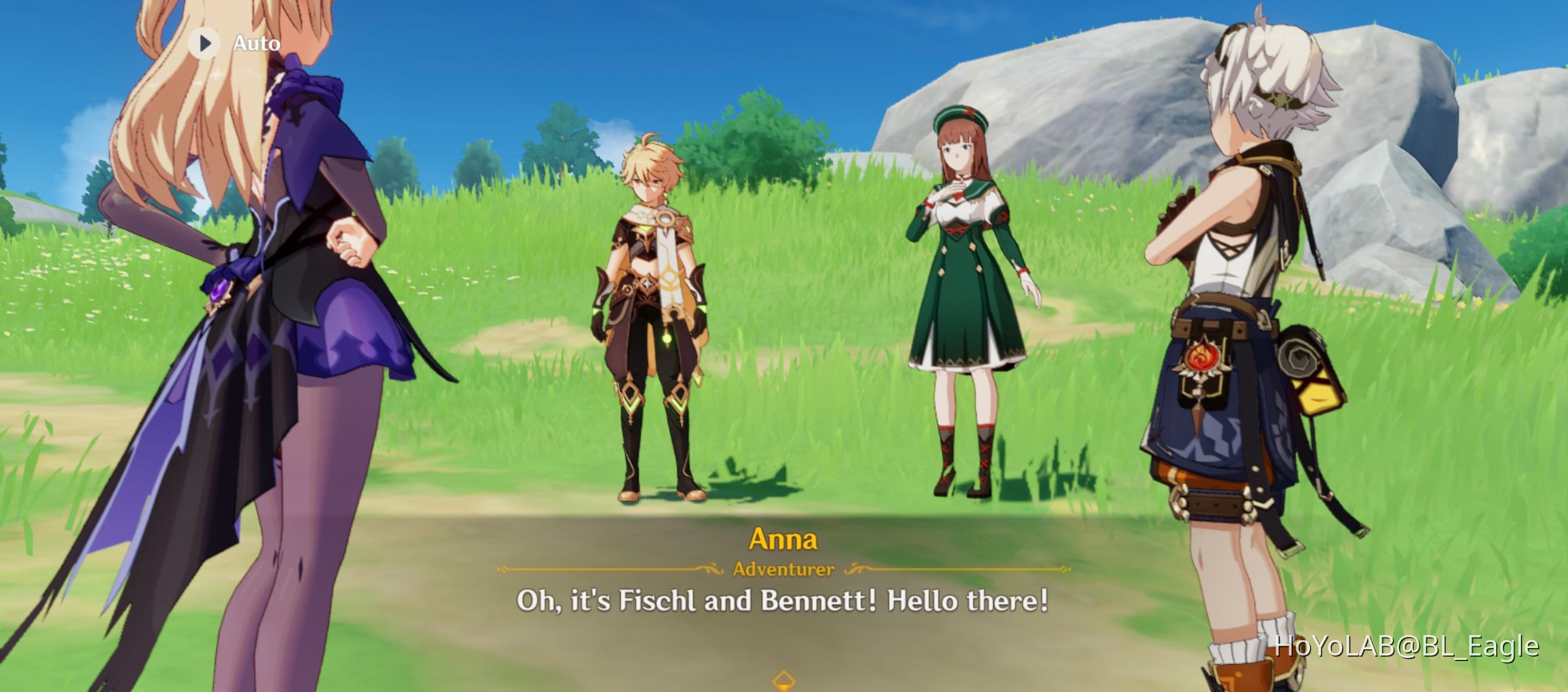This screenshot has height=692, width=1568.
Task: Click the speaker name Anna
Action: (783, 540)
